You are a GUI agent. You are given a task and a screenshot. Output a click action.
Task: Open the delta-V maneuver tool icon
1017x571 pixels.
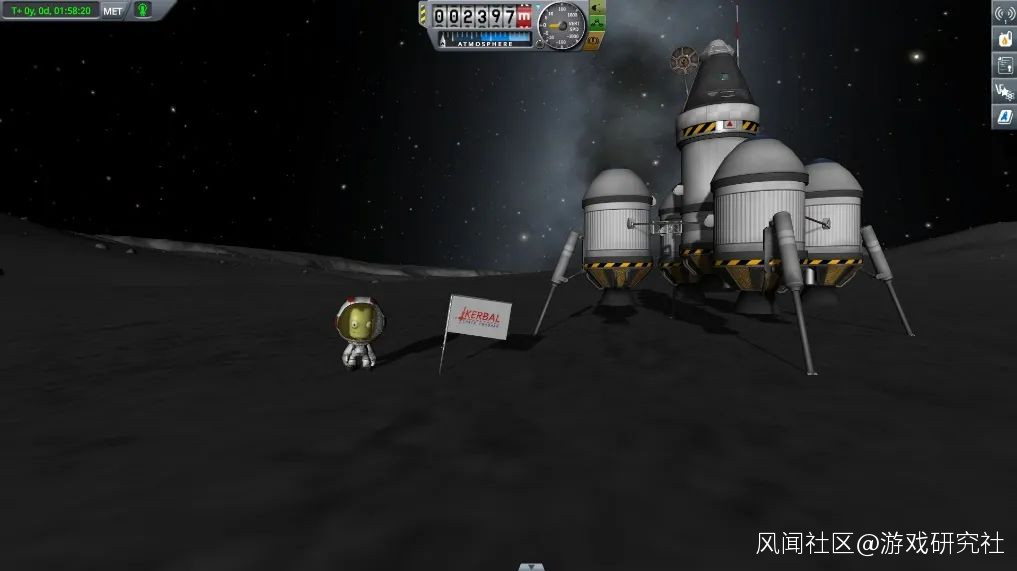coord(1003,91)
